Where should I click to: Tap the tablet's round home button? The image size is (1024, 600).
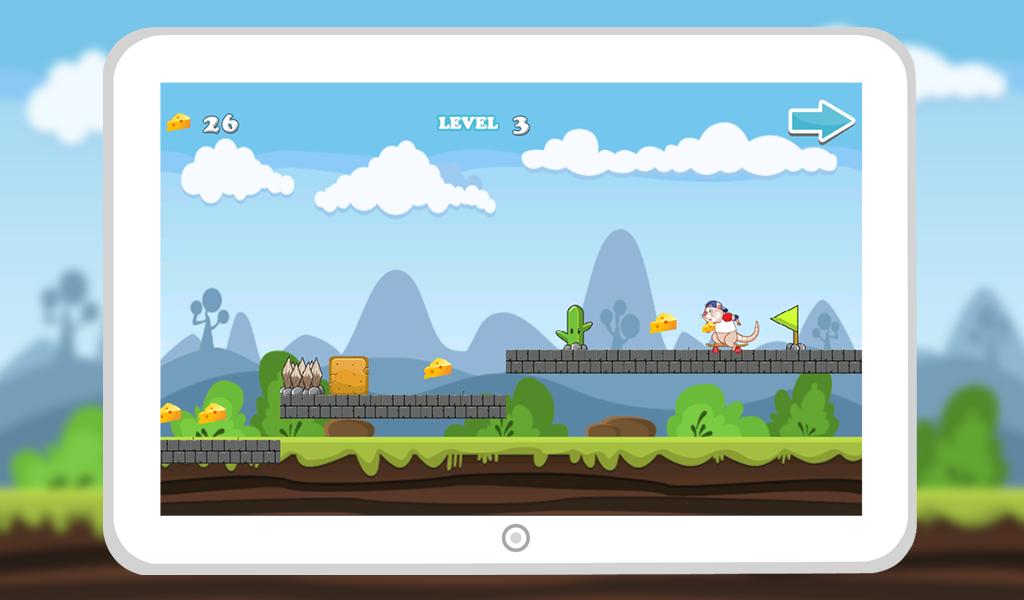click(x=514, y=538)
